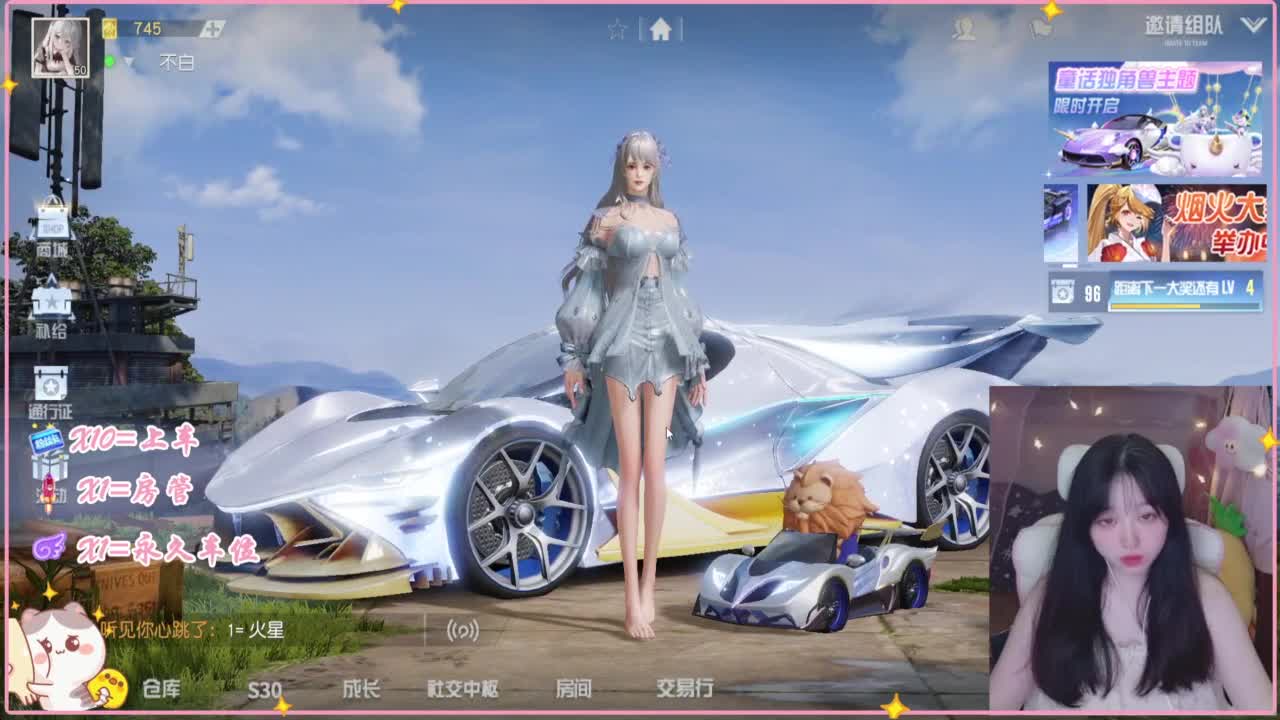Toggle the star favorite icon at top
1280x720 pixels.
618,28
